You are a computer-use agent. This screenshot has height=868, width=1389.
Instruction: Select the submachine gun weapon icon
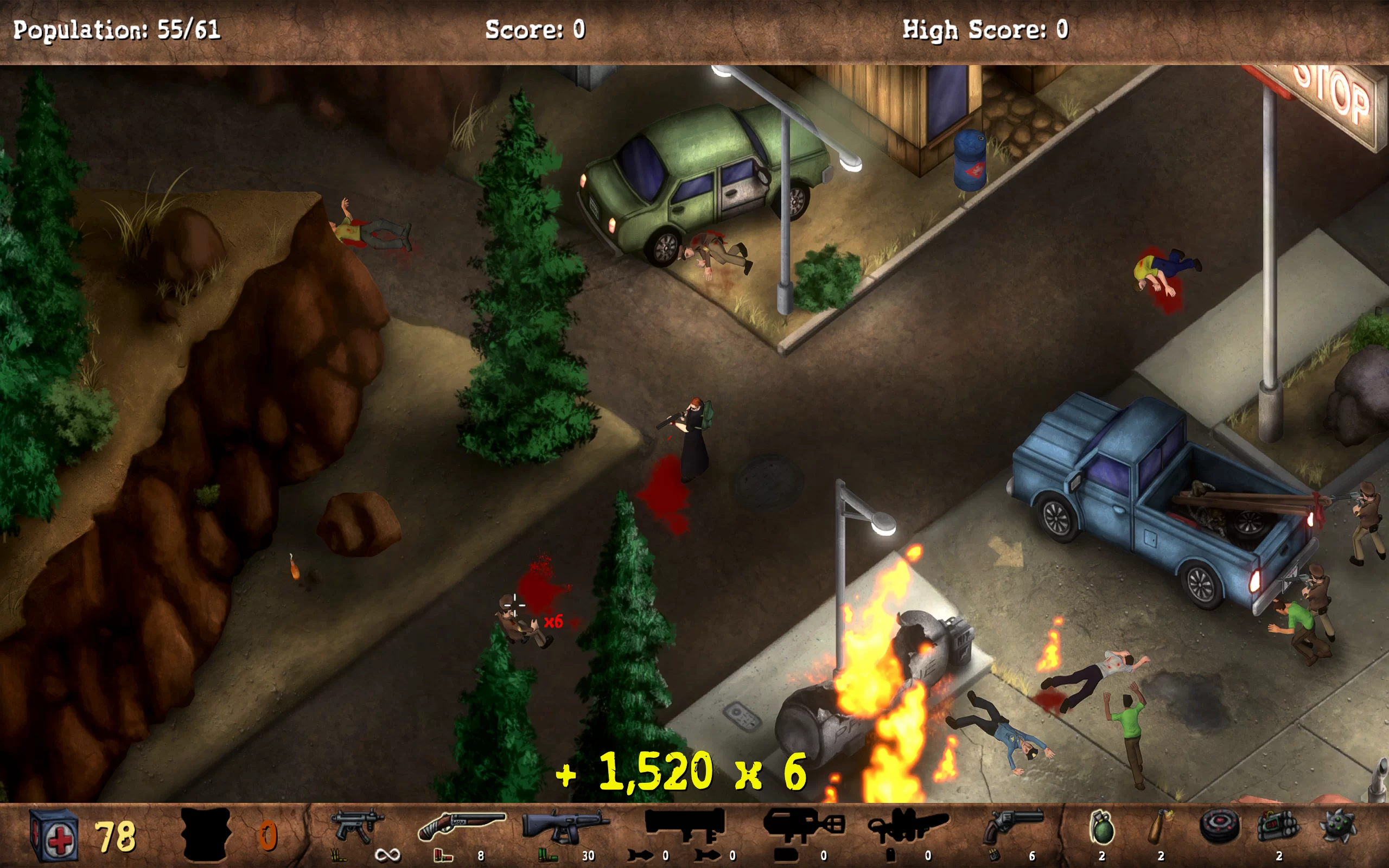click(356, 826)
